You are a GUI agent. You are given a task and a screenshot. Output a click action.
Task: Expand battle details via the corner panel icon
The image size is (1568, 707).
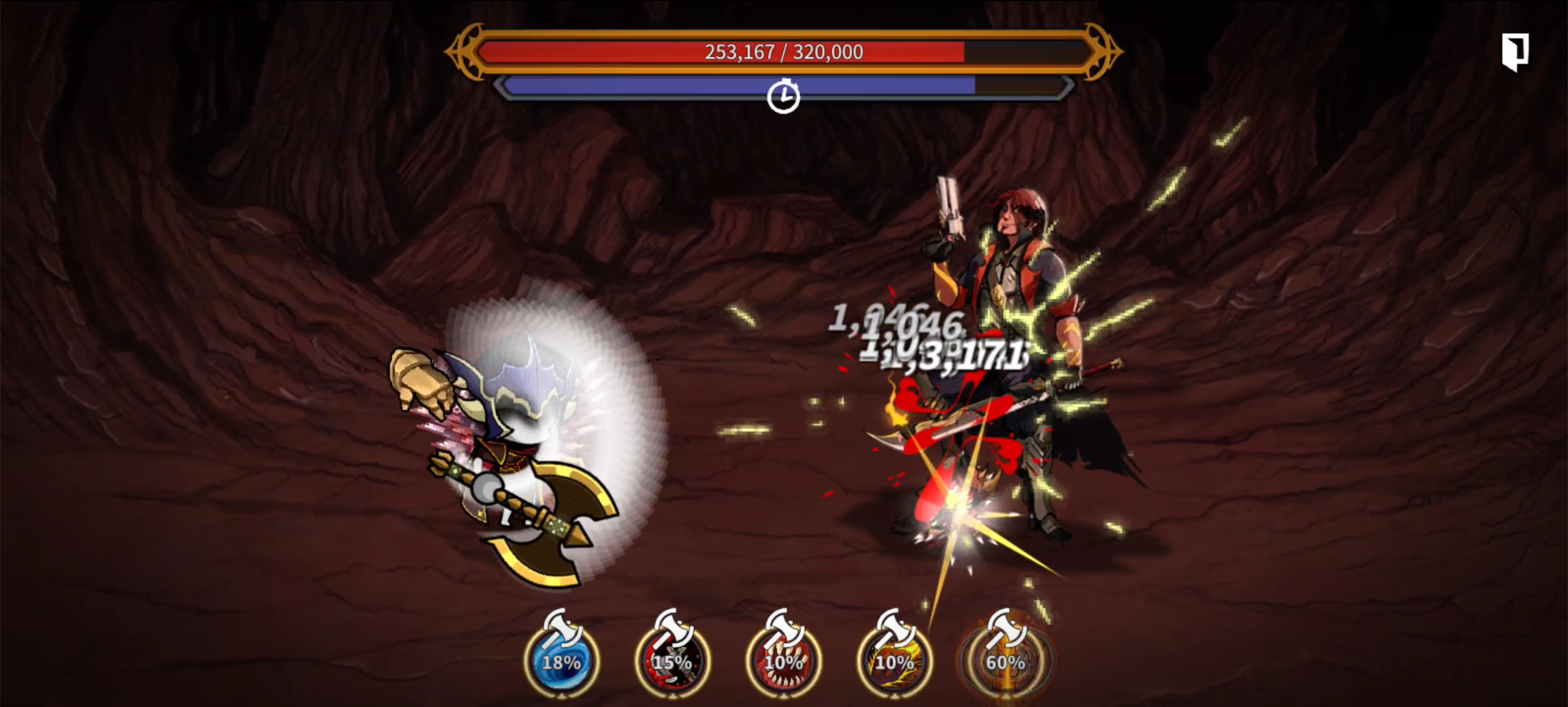click(1516, 52)
